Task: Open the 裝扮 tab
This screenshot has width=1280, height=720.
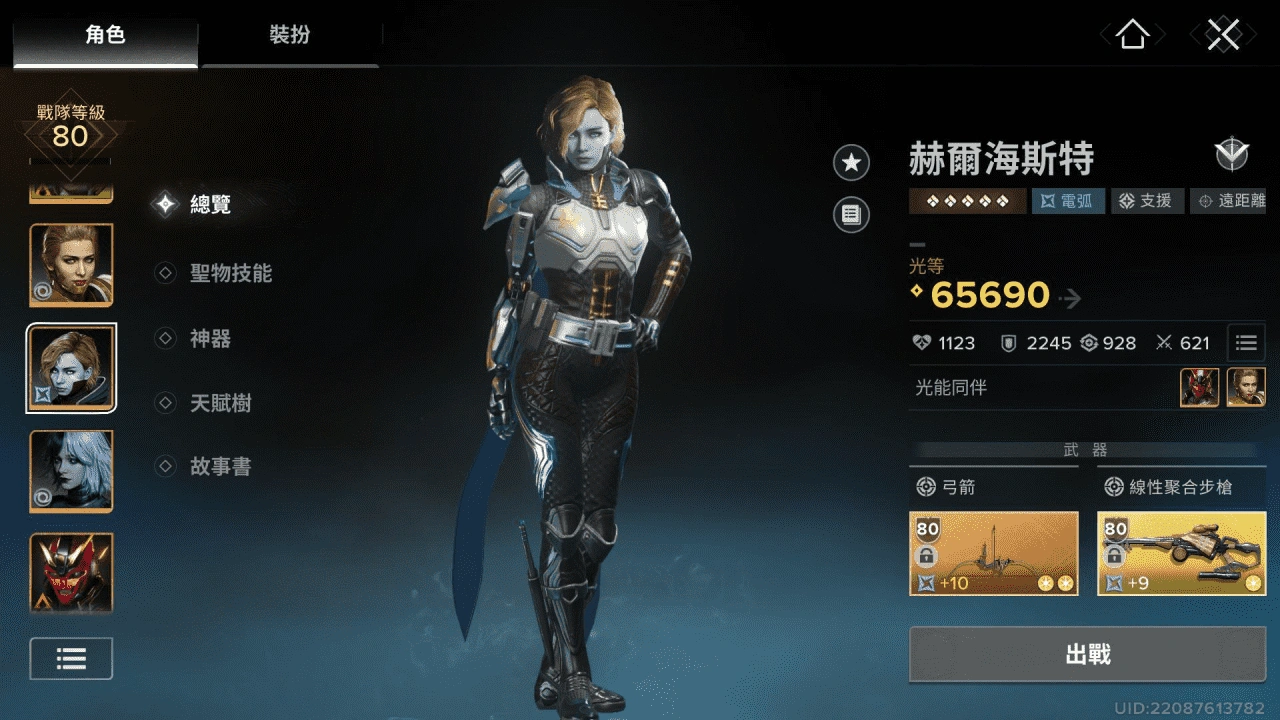Action: click(x=290, y=36)
